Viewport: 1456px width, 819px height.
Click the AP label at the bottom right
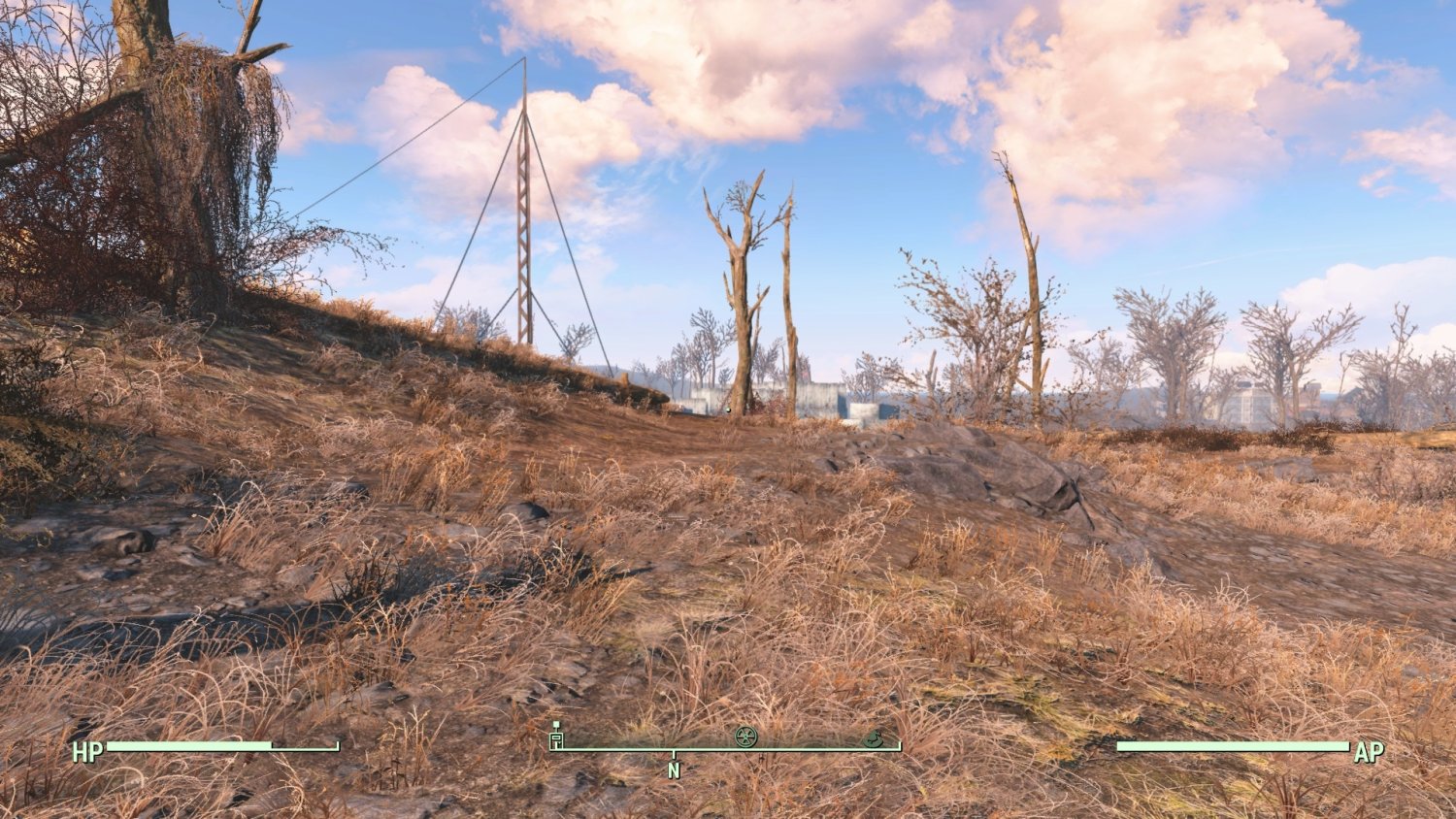point(1369,751)
